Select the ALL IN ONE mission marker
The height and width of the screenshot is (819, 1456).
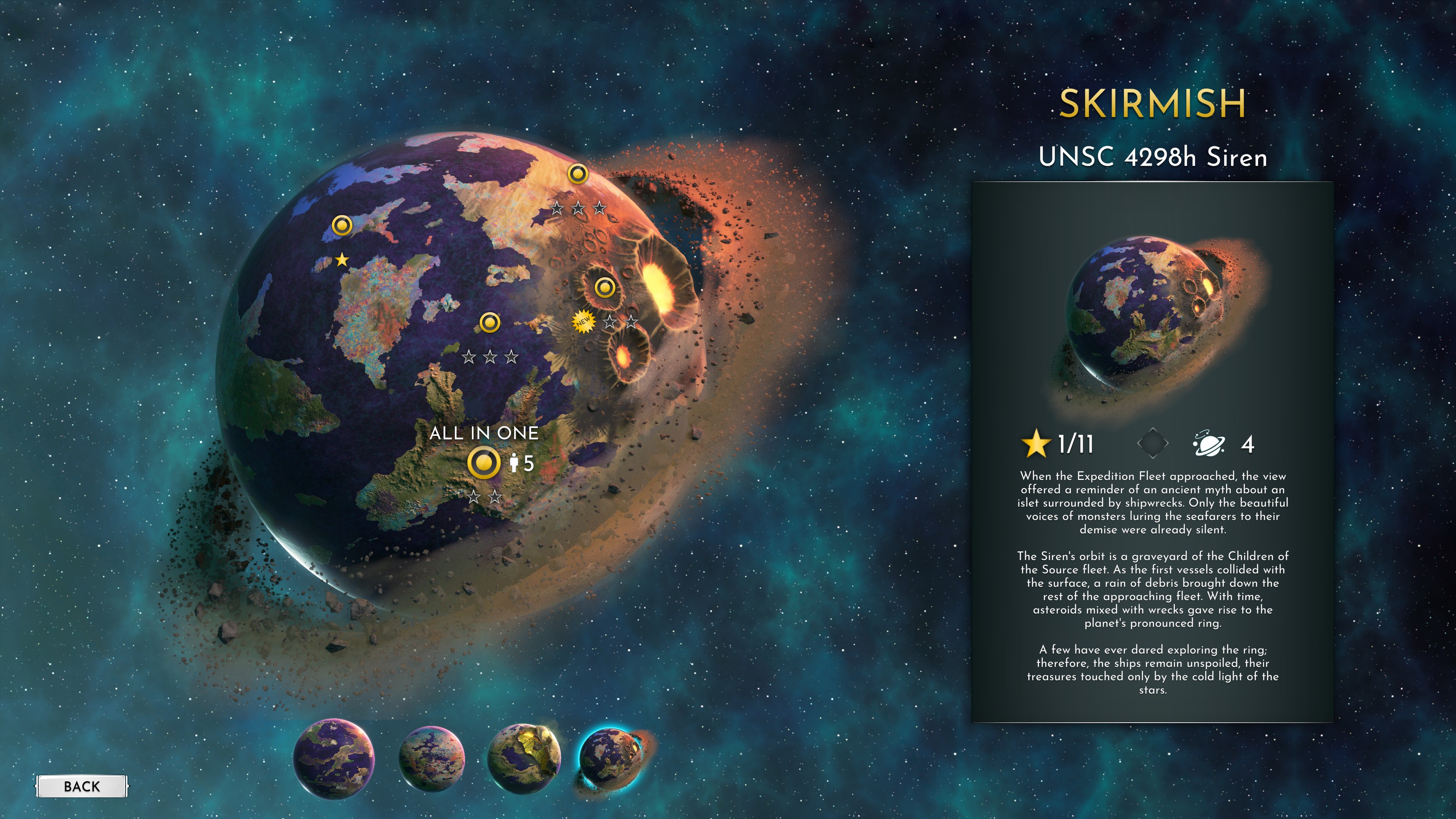pos(484,463)
